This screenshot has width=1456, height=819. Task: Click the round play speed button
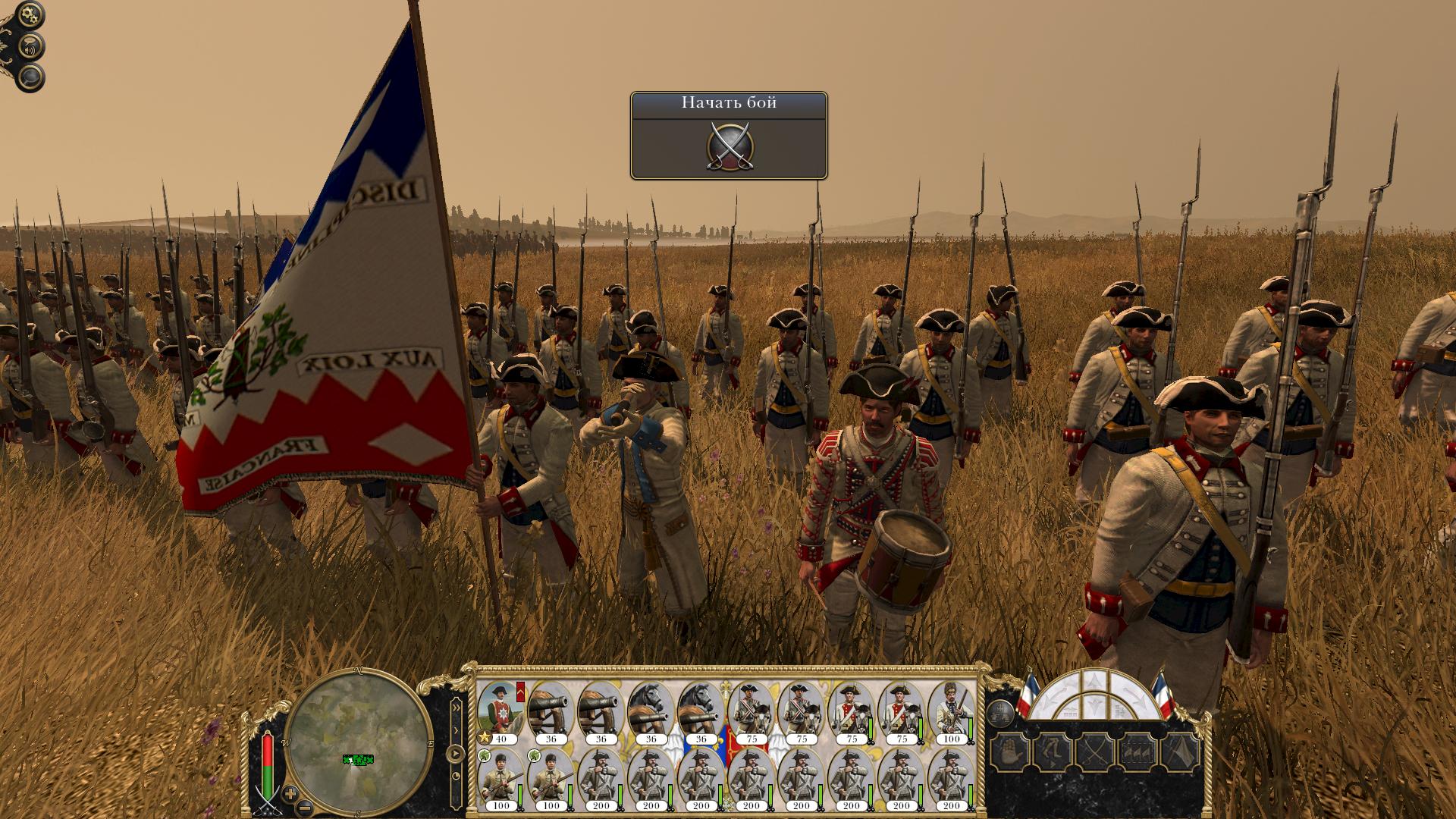tap(455, 754)
